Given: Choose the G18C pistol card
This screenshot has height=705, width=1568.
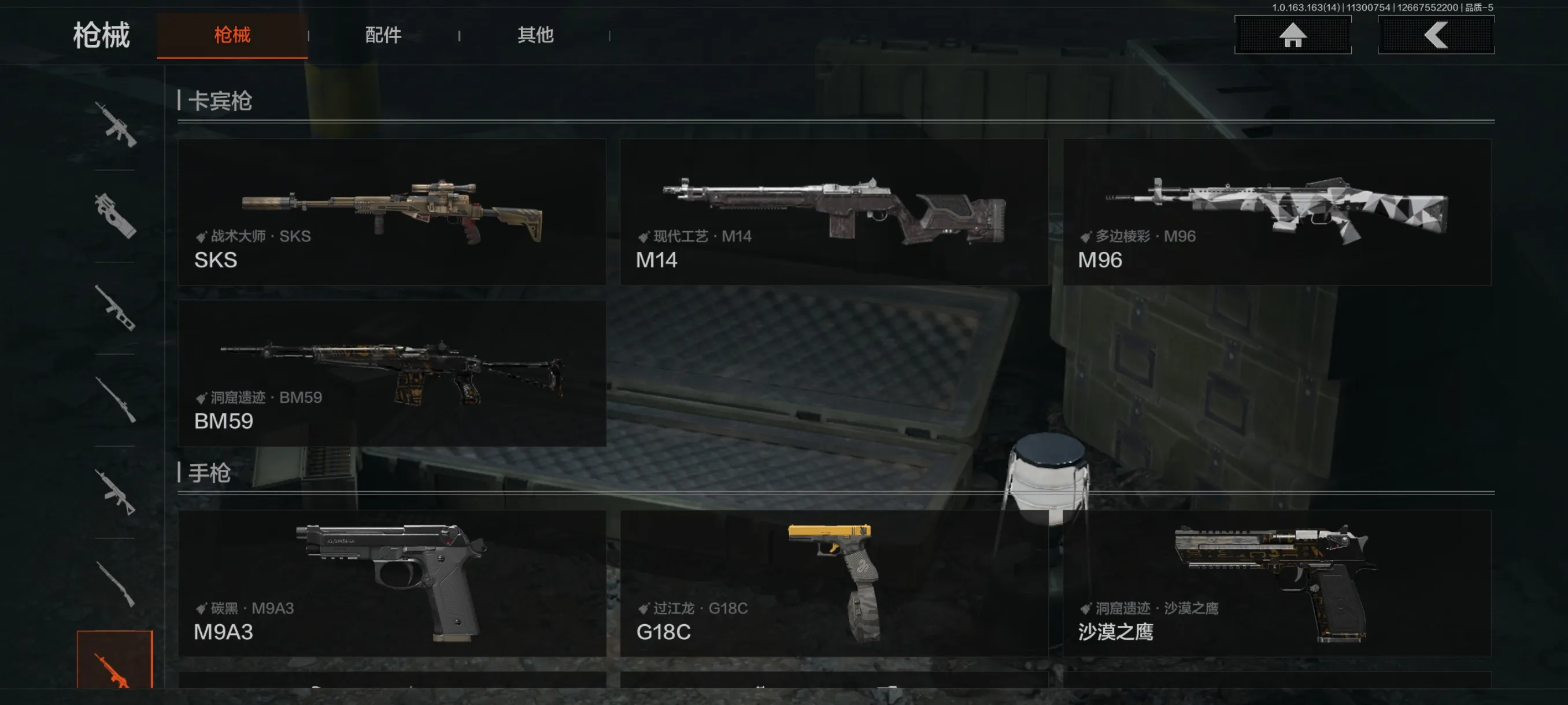Looking at the screenshot, I should click(x=833, y=582).
